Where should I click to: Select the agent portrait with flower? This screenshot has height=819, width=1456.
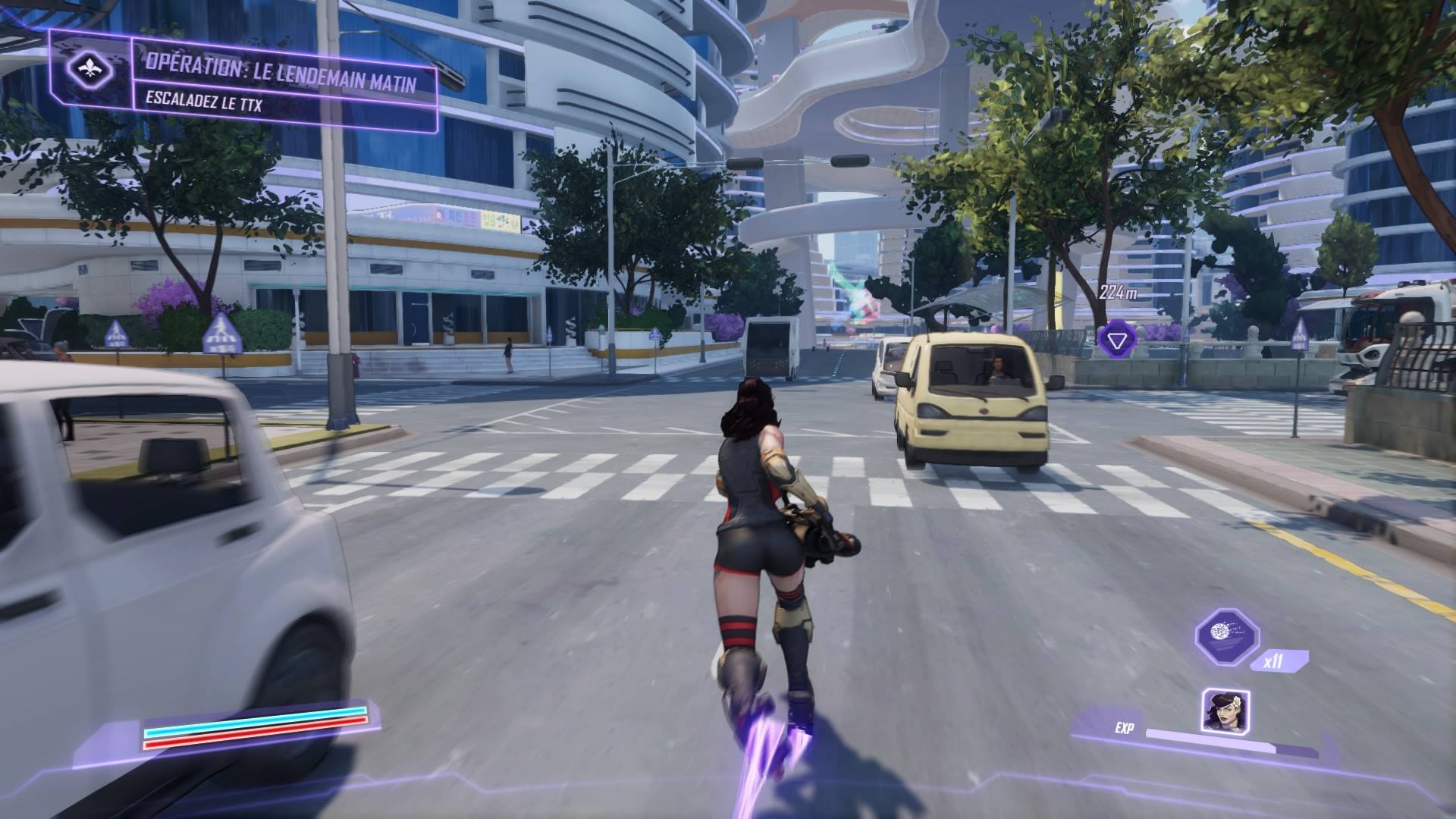(x=1225, y=711)
